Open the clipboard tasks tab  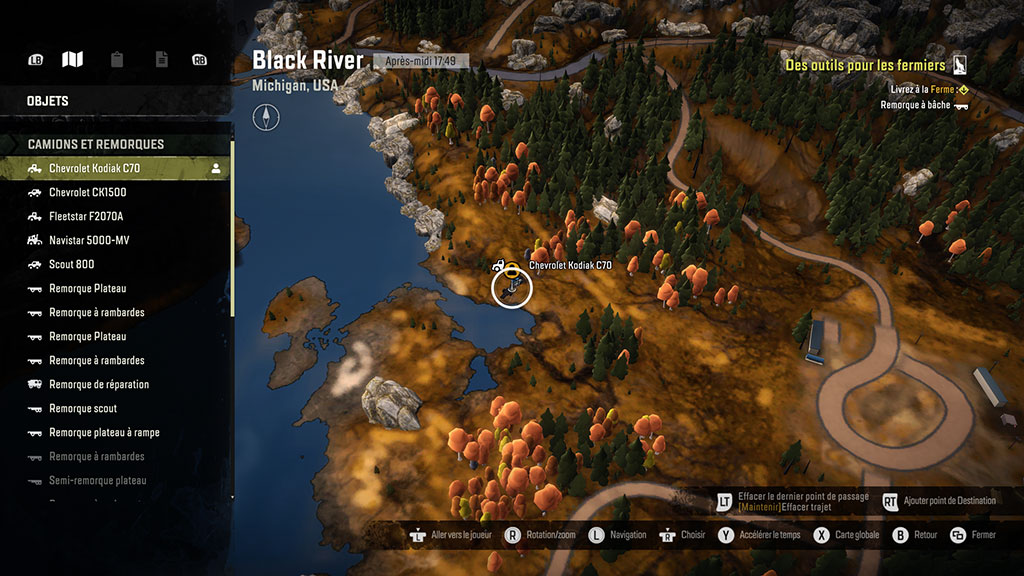tap(117, 60)
